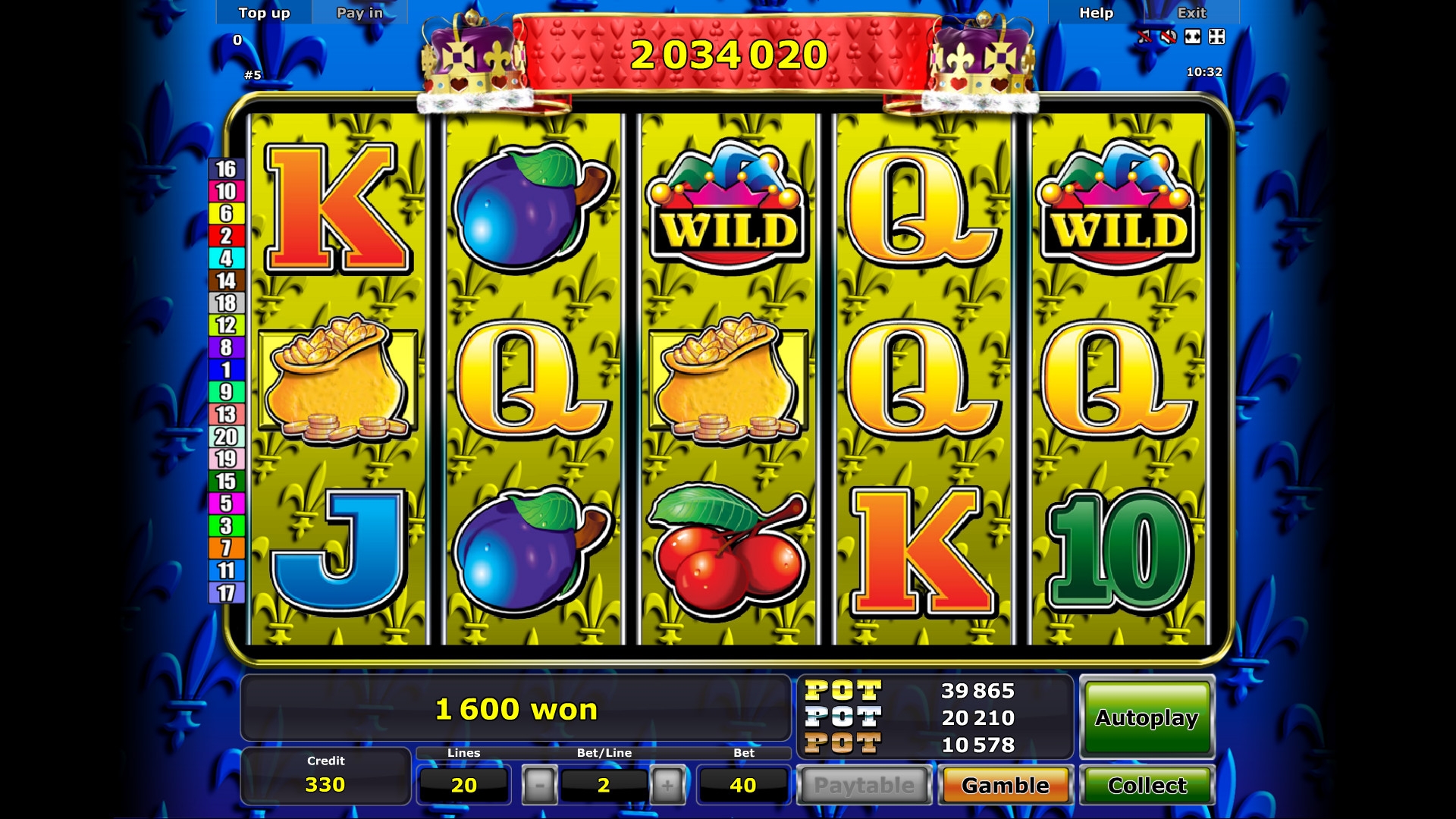Toggle the muted music note icon
Screen dimensions: 1456x819
pos(1144,36)
